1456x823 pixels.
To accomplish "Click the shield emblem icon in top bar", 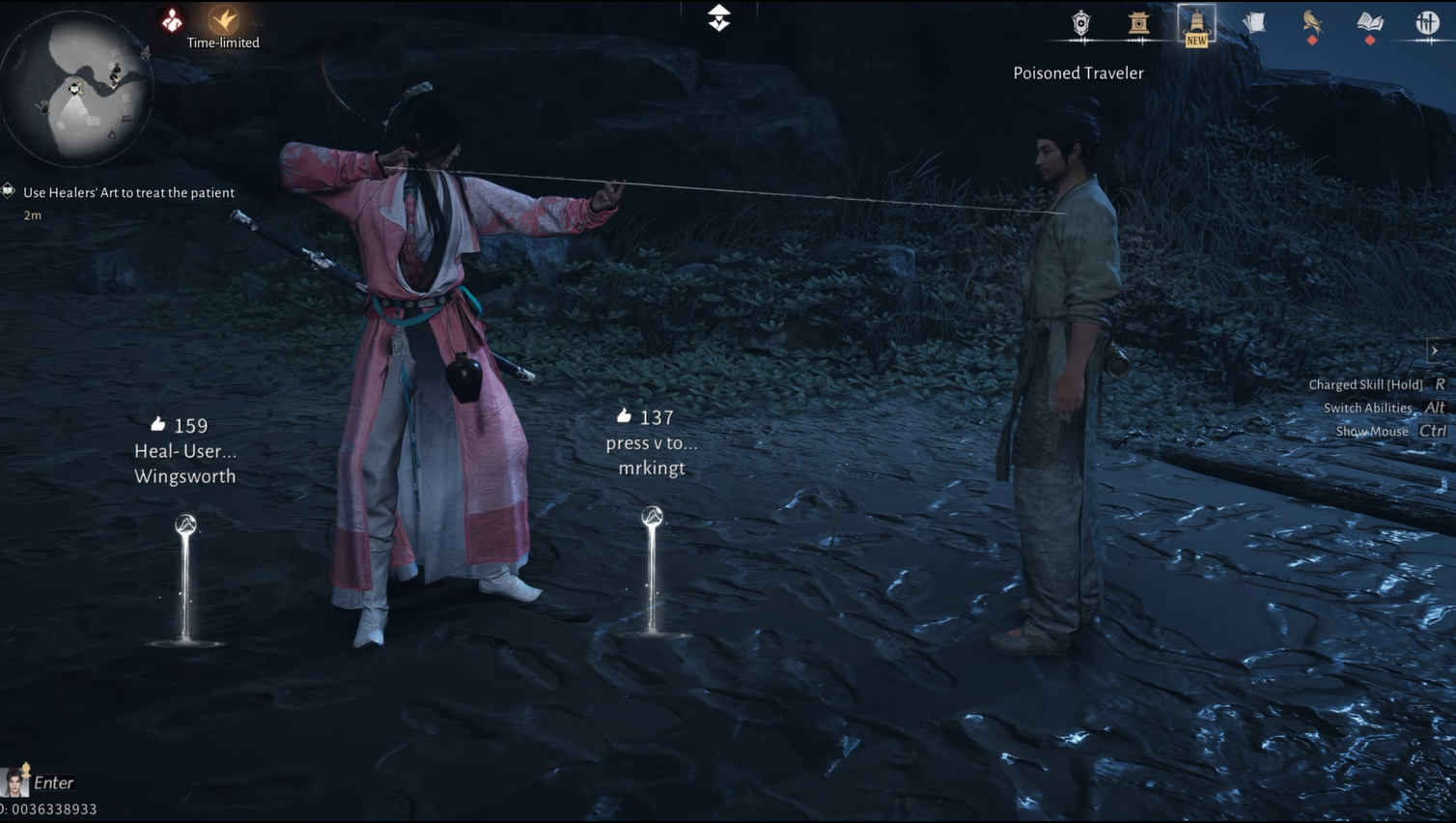I will pos(1080,23).
